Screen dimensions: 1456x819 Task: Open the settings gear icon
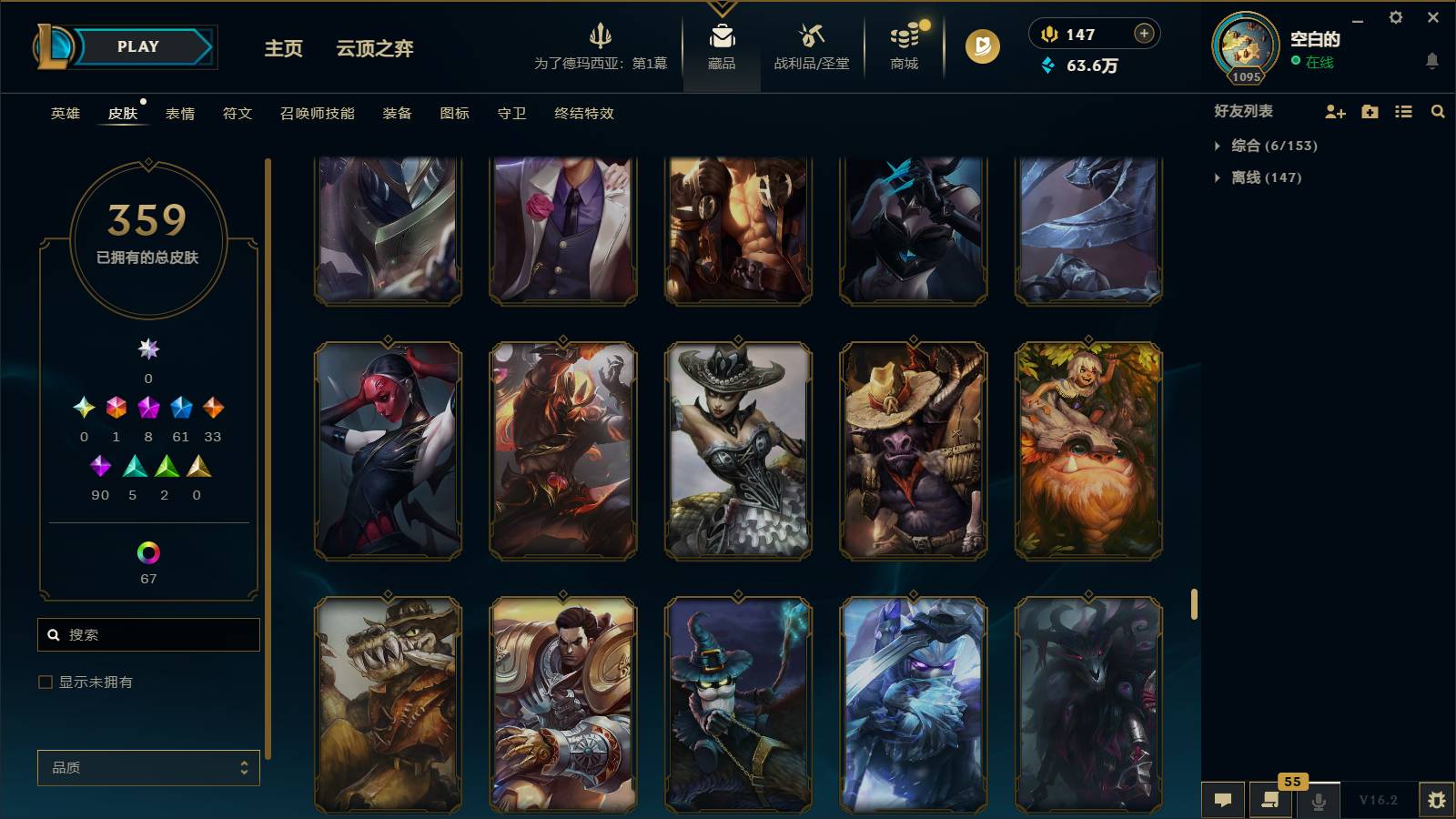1398,18
